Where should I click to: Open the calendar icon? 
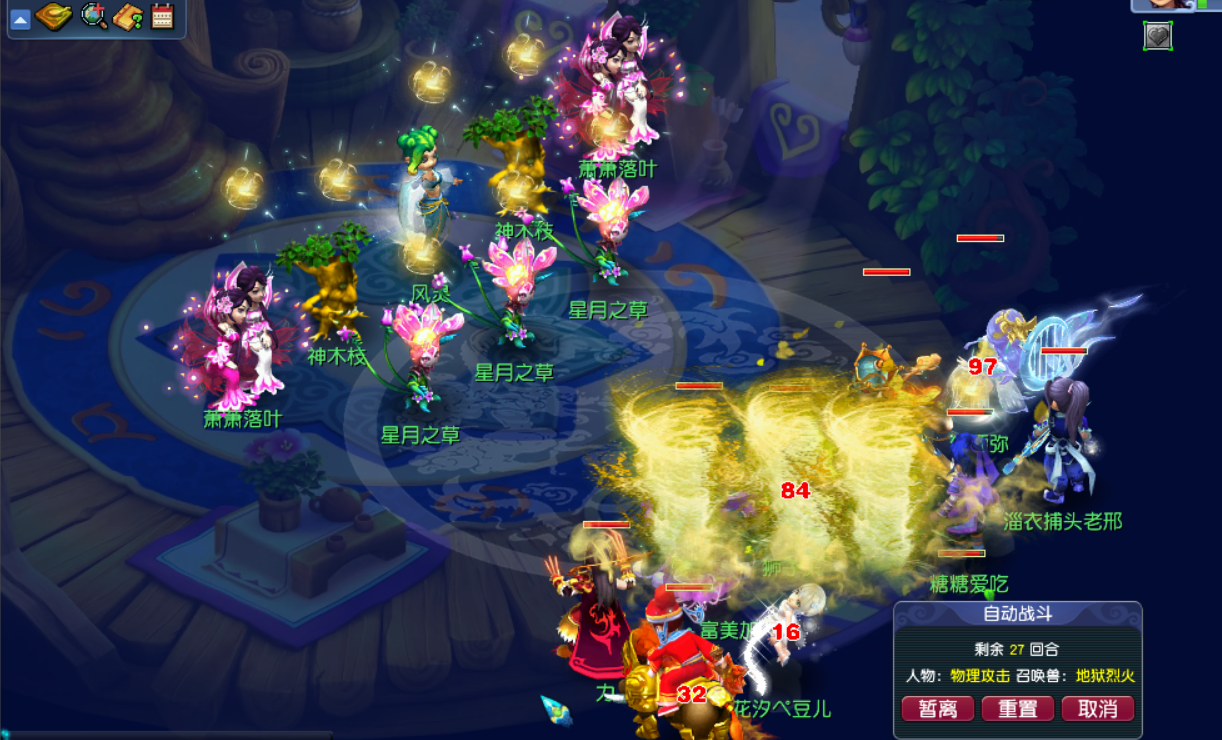click(x=162, y=16)
